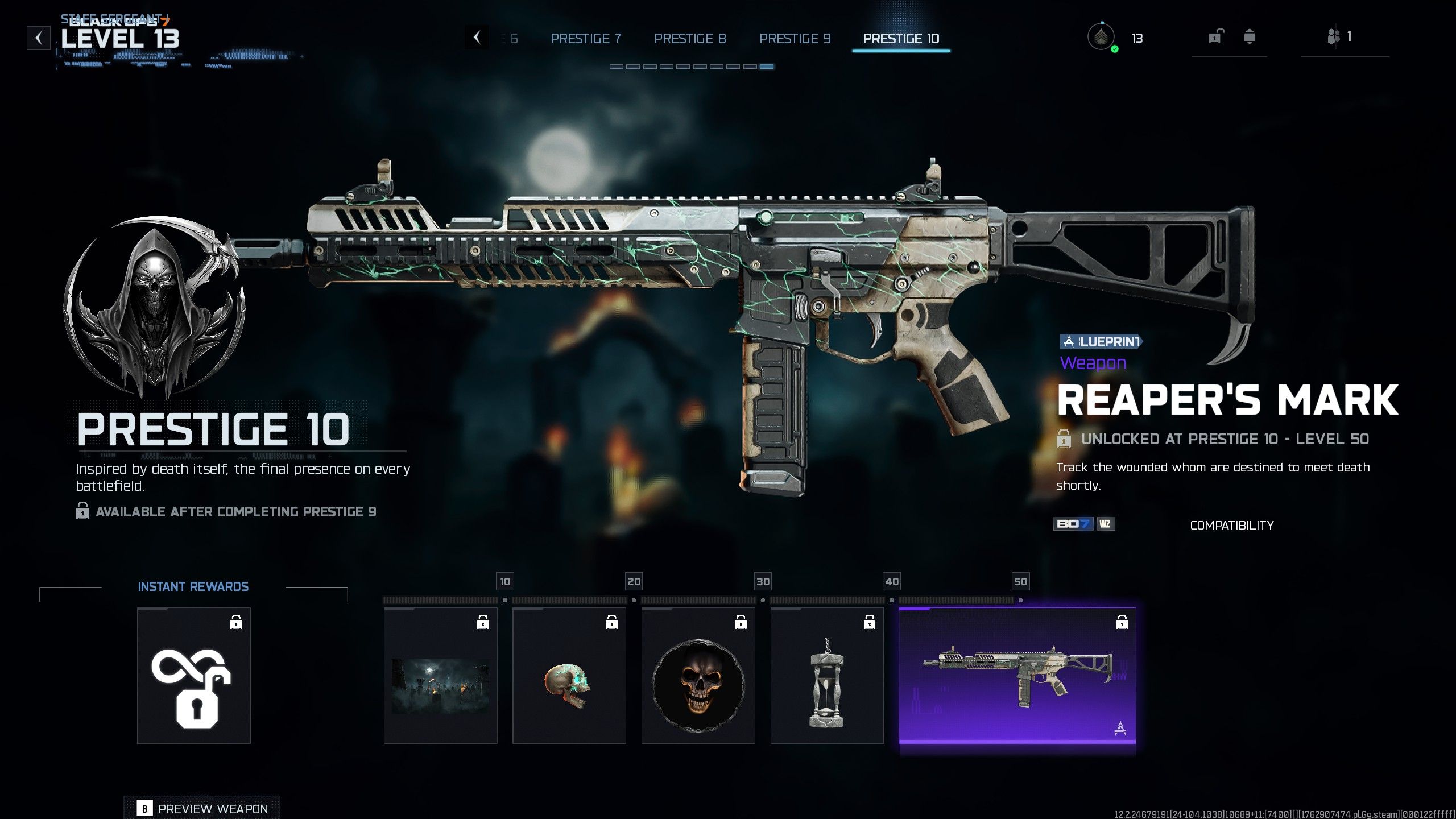Select the glowing-eyed skull reward tile

569,676
